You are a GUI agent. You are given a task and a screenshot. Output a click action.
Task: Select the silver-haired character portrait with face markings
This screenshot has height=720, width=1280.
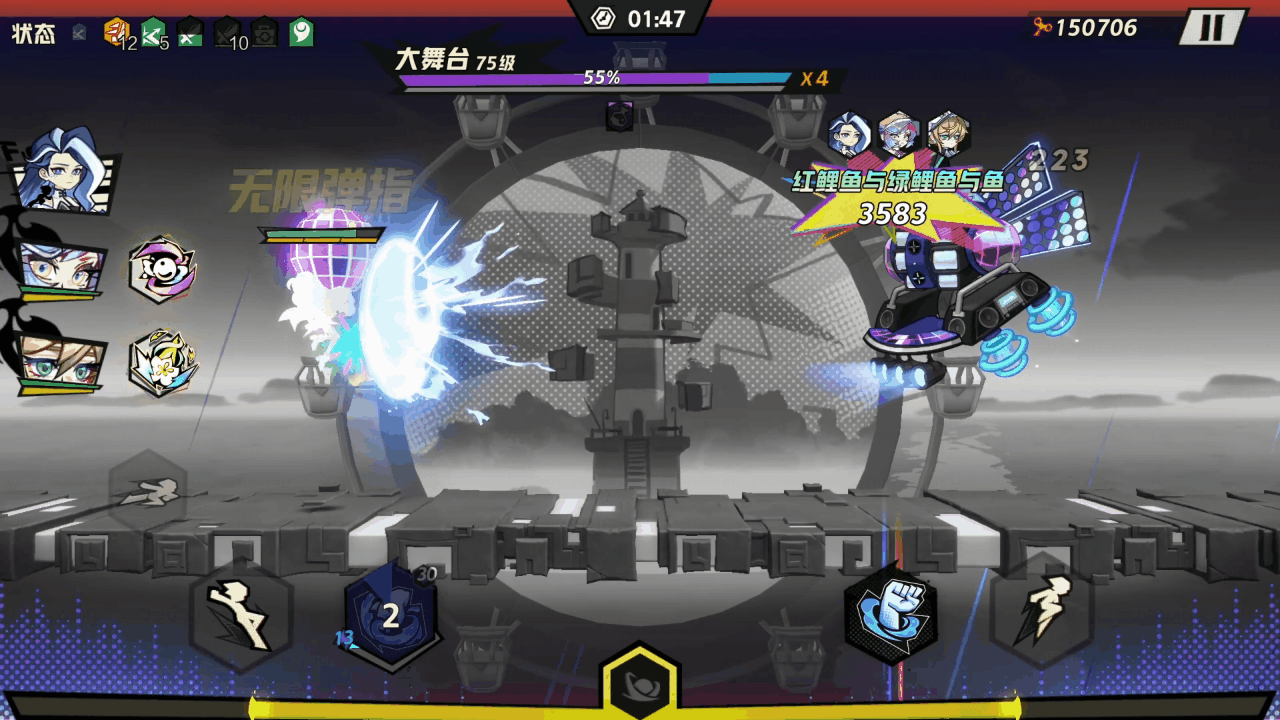point(60,268)
